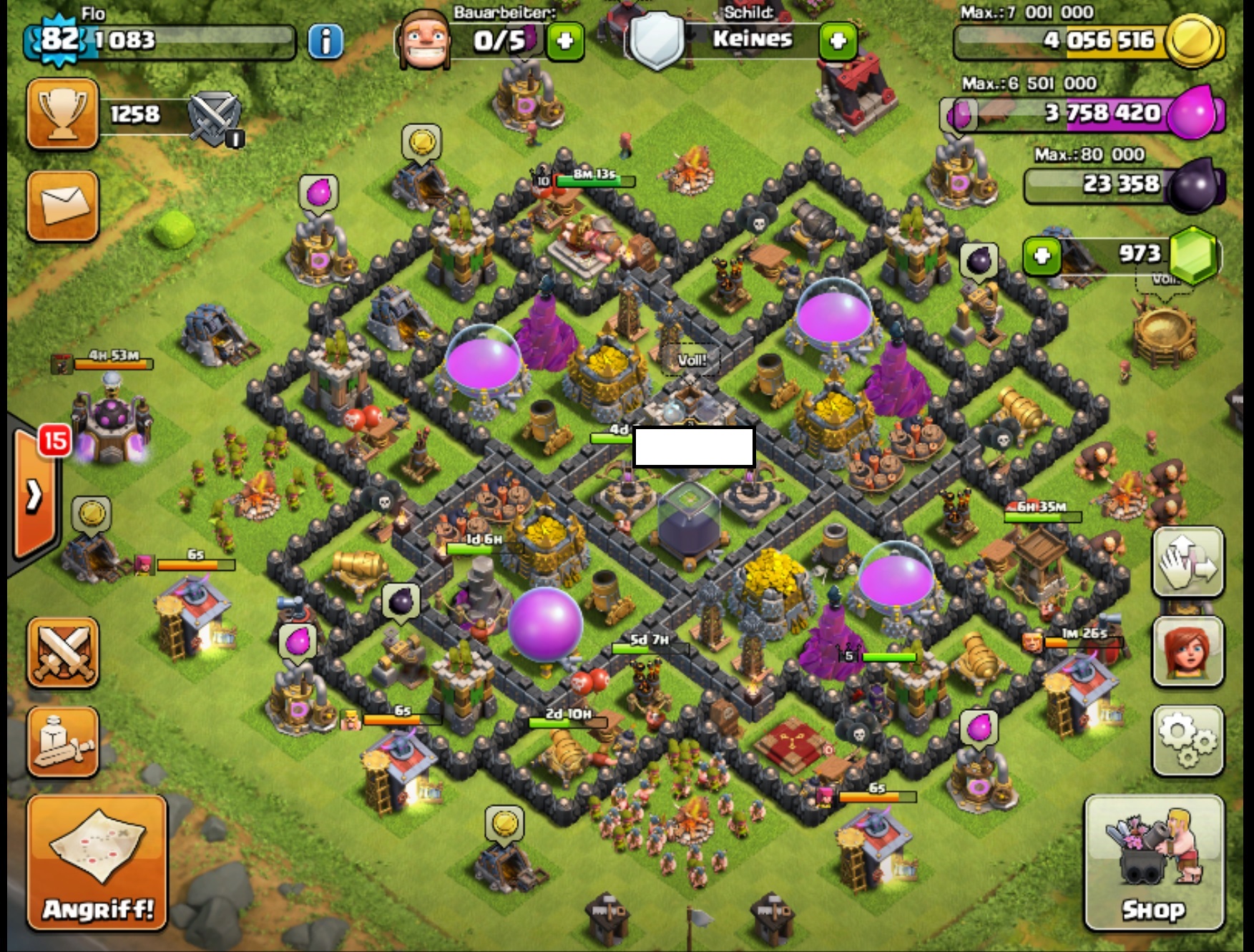Open the crossed swords battle log
The height and width of the screenshot is (952, 1254).
pyautogui.click(x=62, y=652)
